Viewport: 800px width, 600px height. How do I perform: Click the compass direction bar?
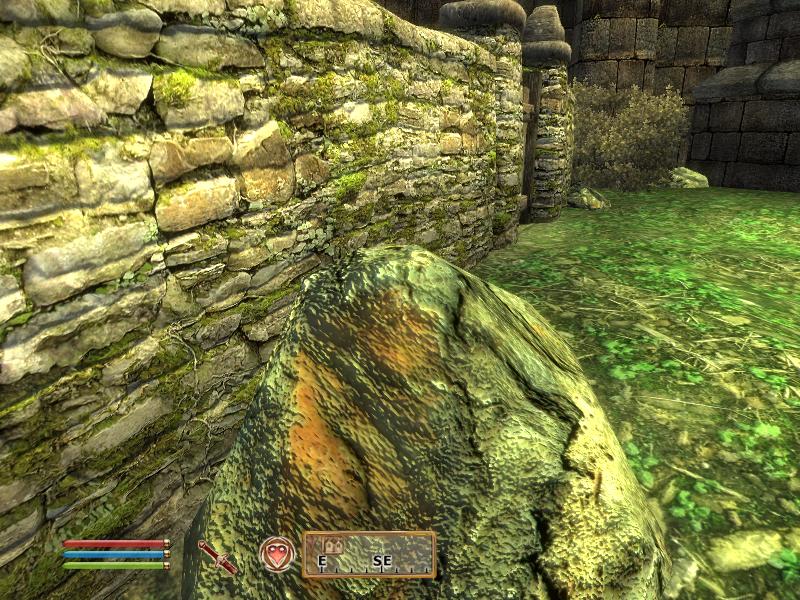click(x=369, y=555)
